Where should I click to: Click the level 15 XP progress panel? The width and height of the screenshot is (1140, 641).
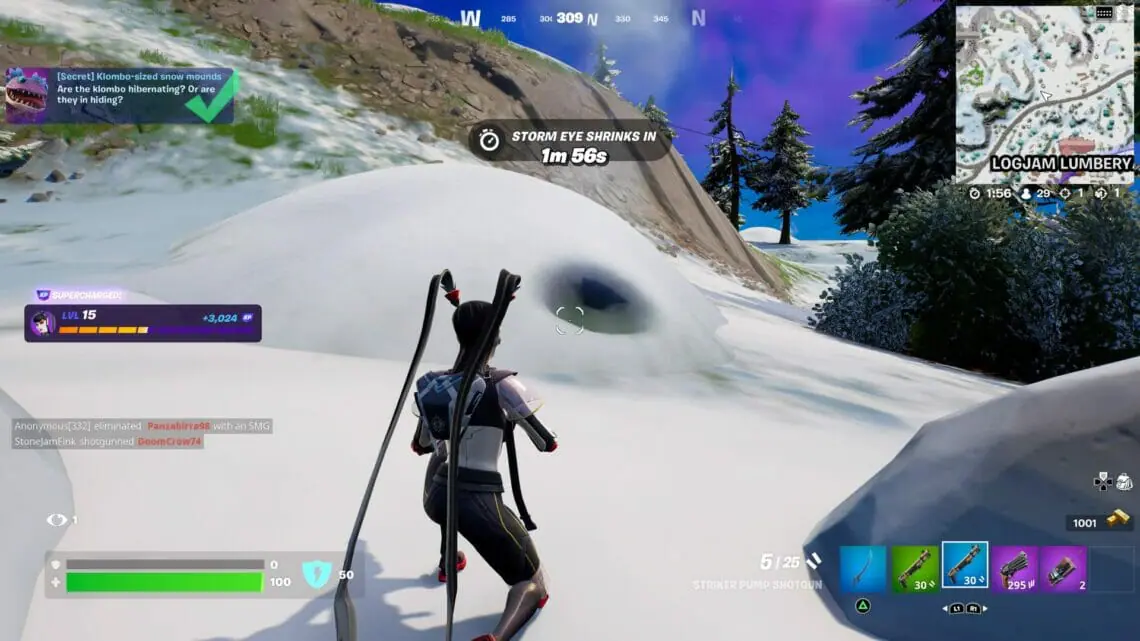143,323
